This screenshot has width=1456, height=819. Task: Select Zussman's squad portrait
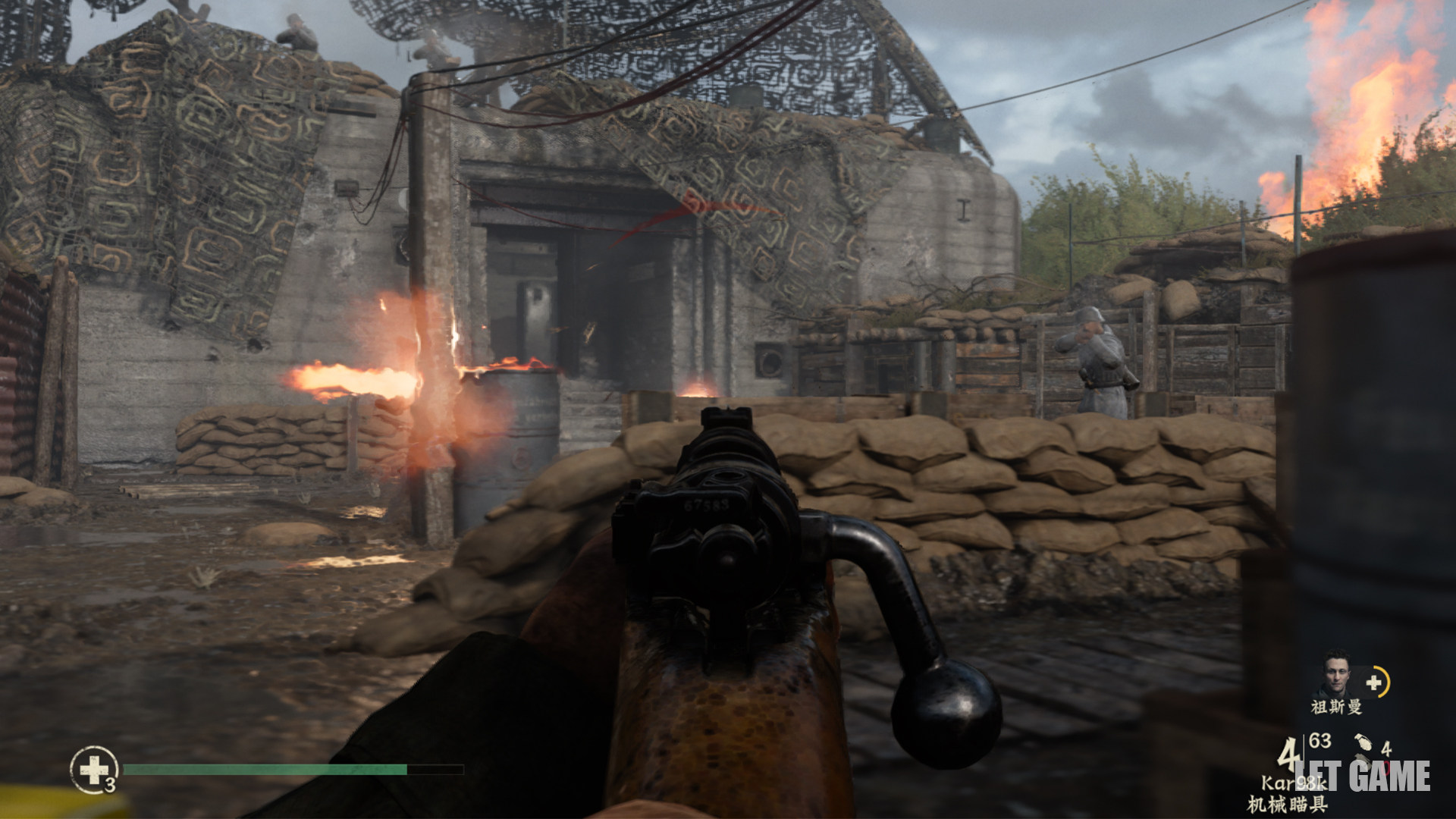pos(1336,673)
